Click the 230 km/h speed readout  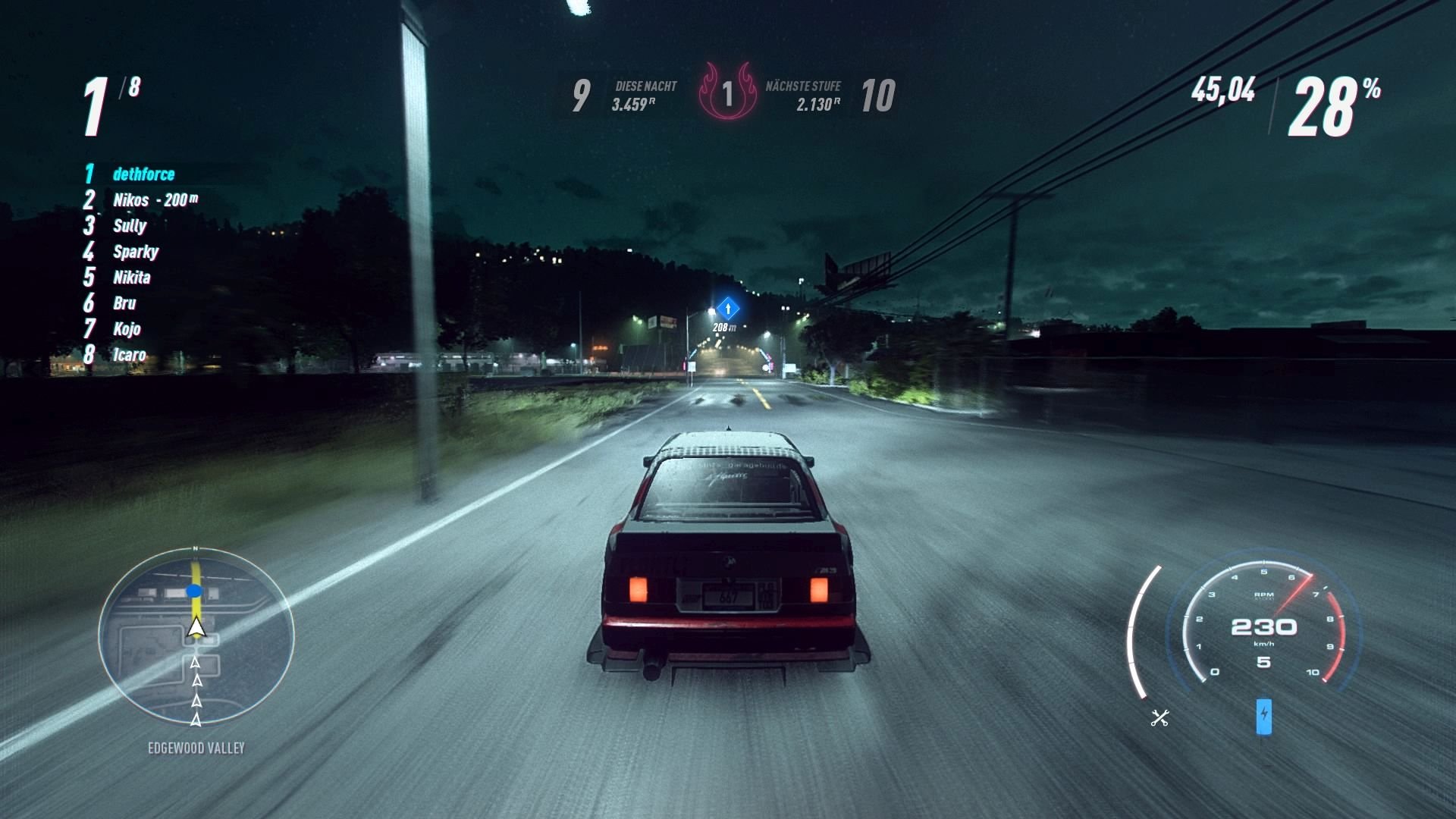[x=1263, y=628]
